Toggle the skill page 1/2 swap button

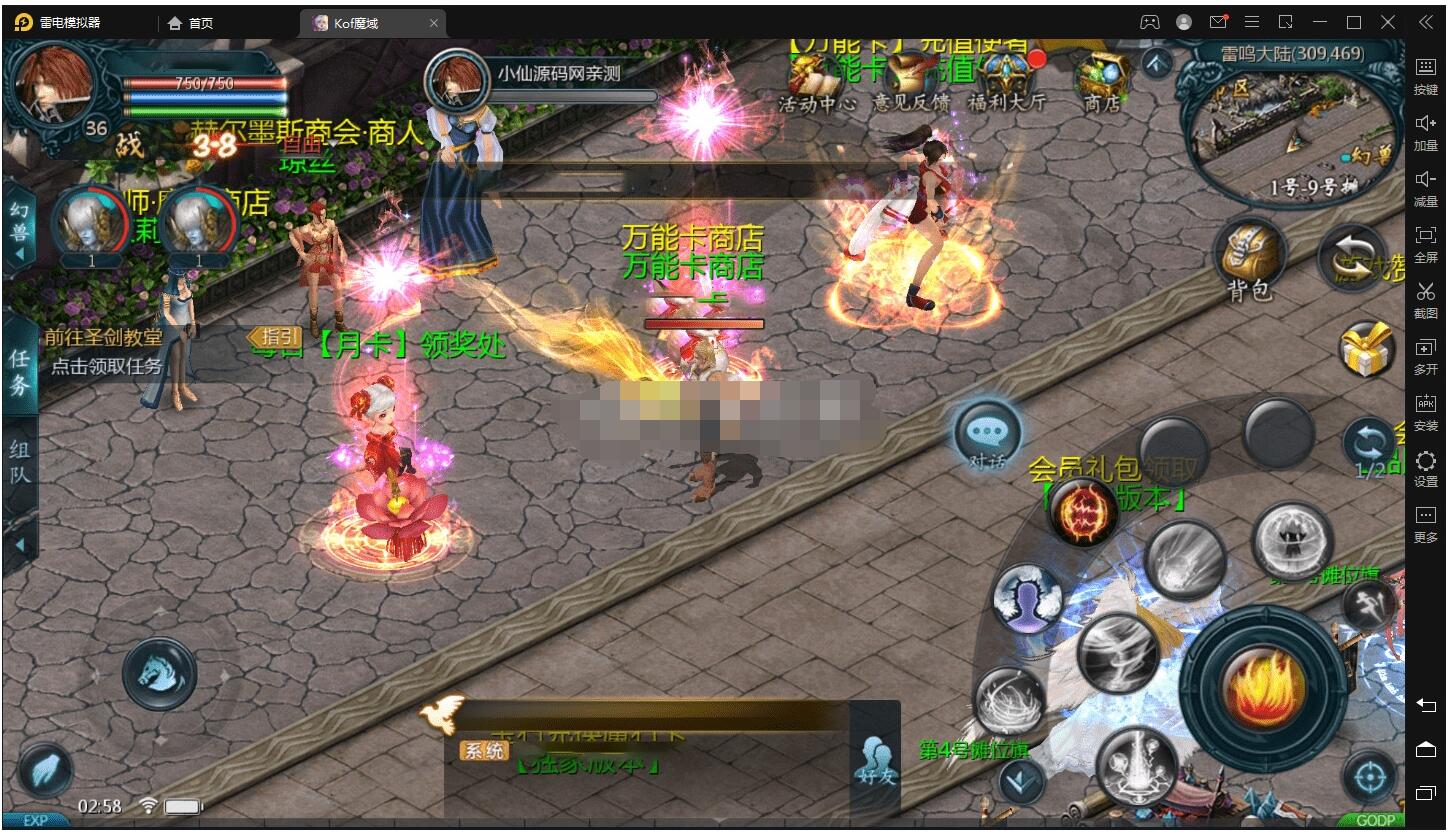(1368, 447)
